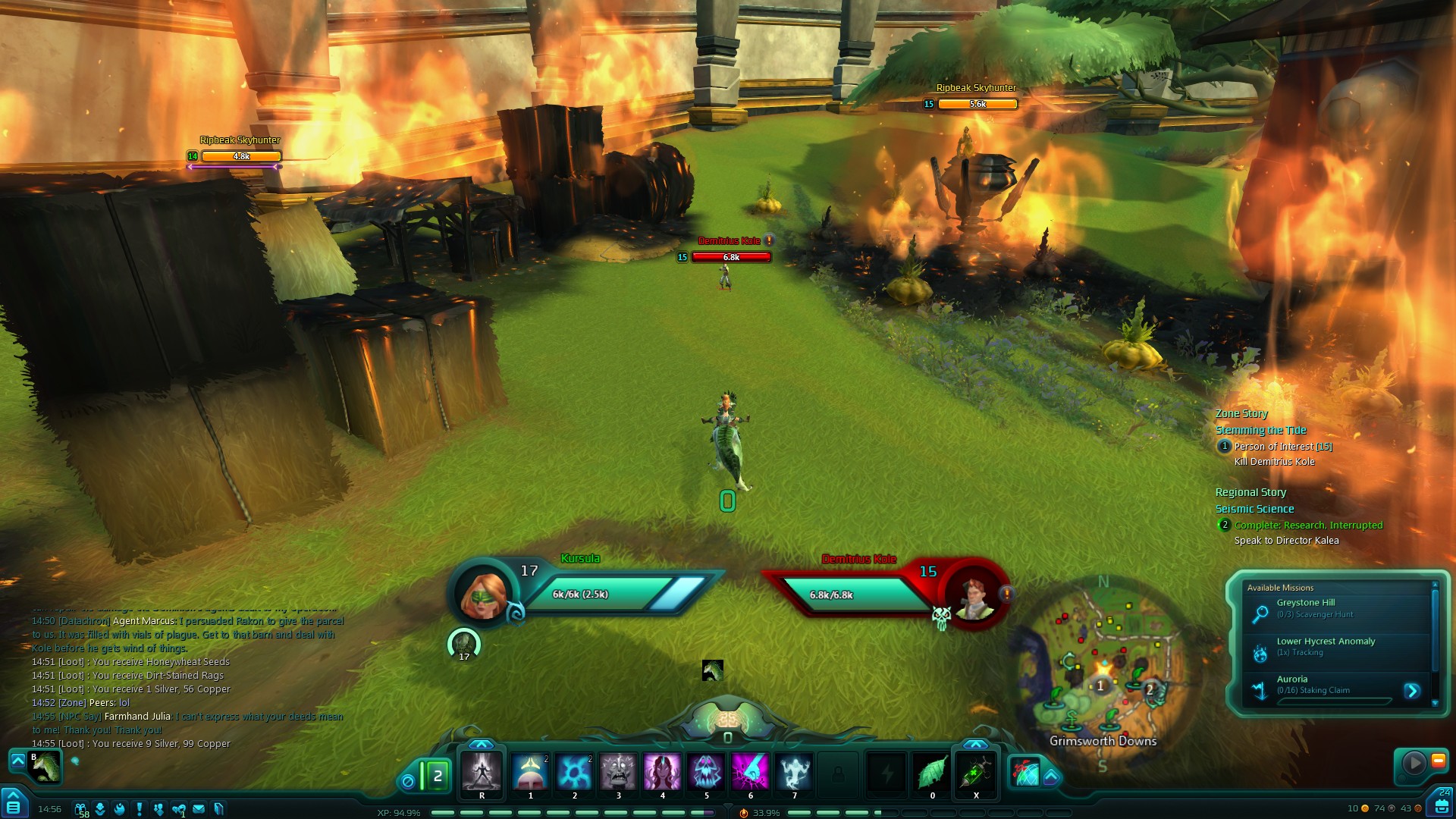Open the mail envelope icon
Viewport: 1456px width, 819px height.
click(x=199, y=809)
